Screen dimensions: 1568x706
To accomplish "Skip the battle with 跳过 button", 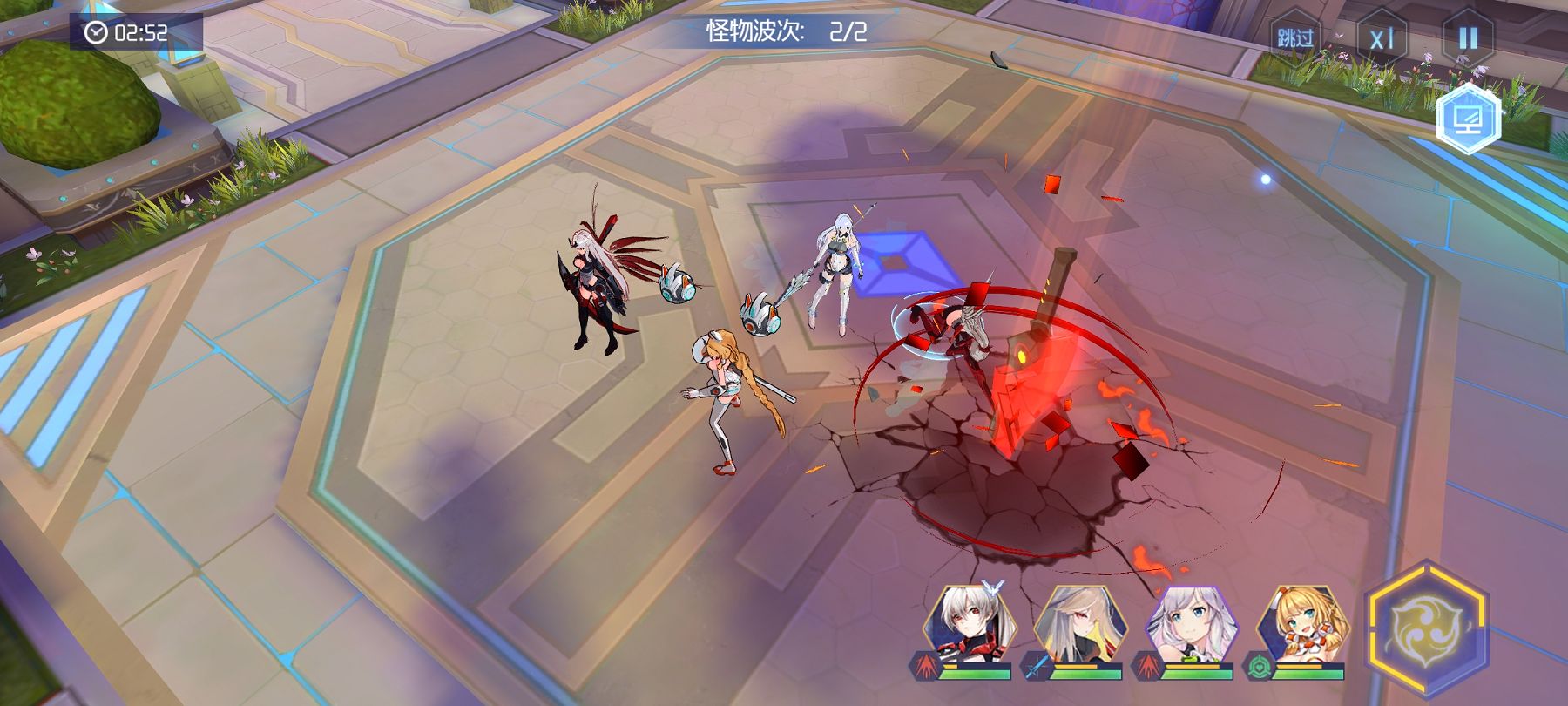I will 1294,38.
